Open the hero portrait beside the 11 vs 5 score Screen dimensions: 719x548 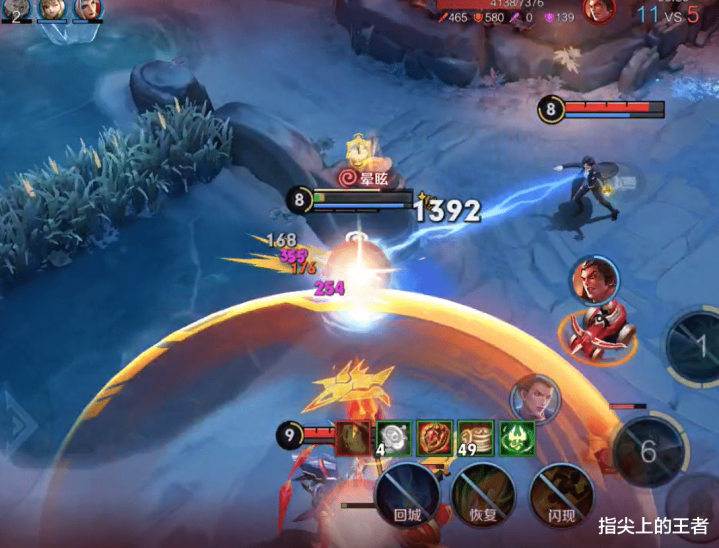598,11
